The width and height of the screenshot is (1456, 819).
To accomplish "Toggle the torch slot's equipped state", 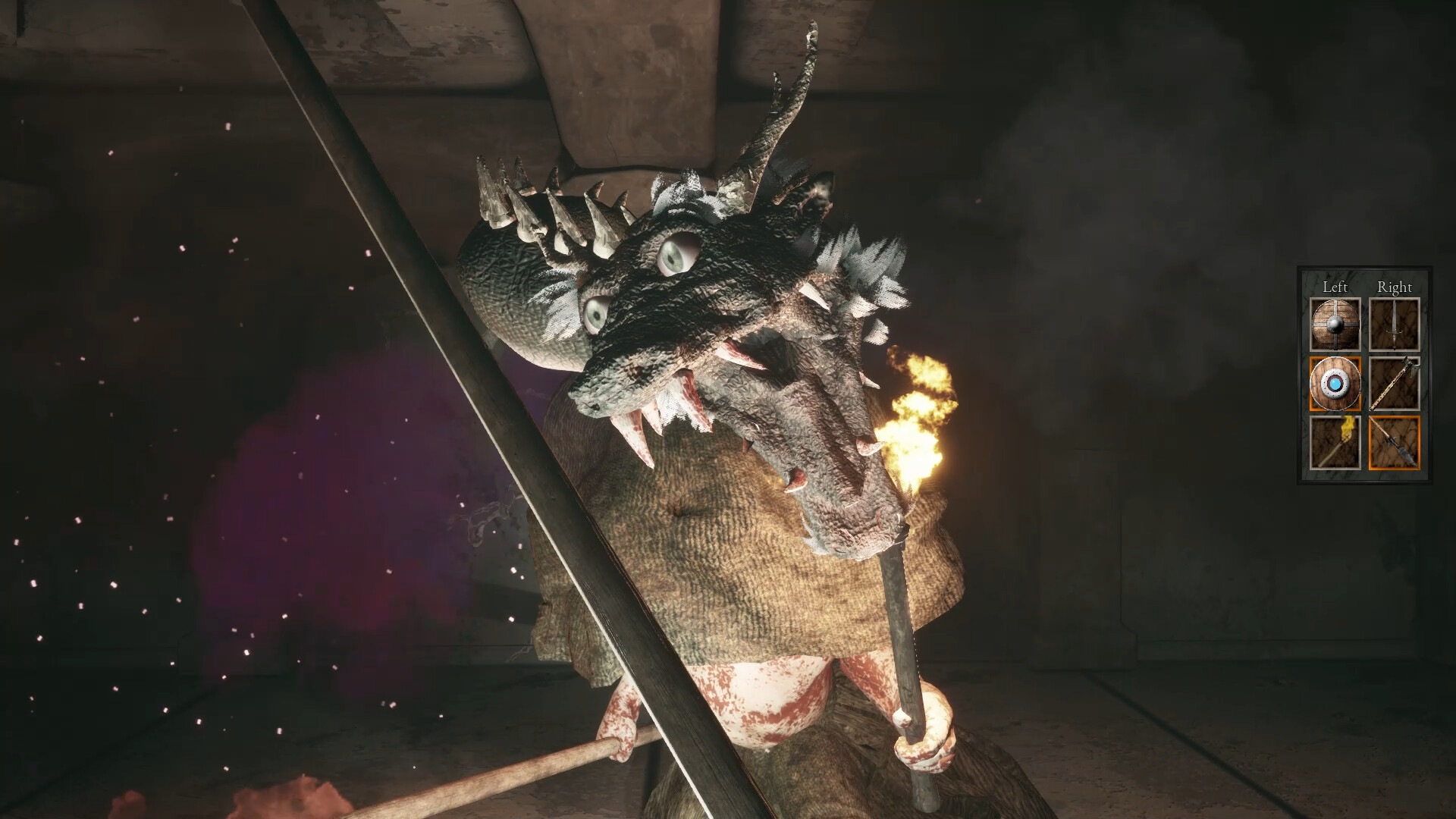I will [1335, 442].
